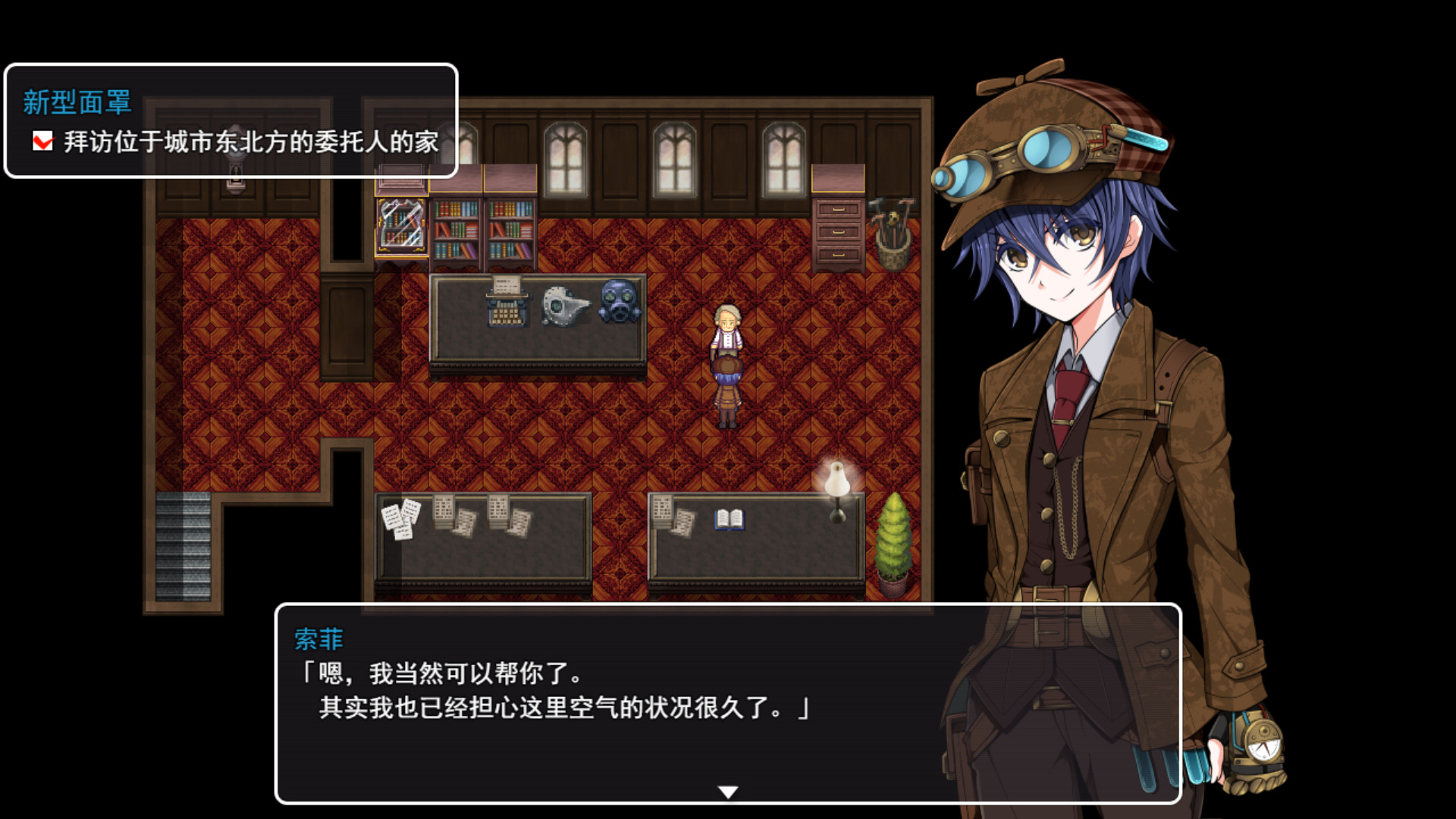Click the gas mask displayed on the desk

[x=617, y=300]
